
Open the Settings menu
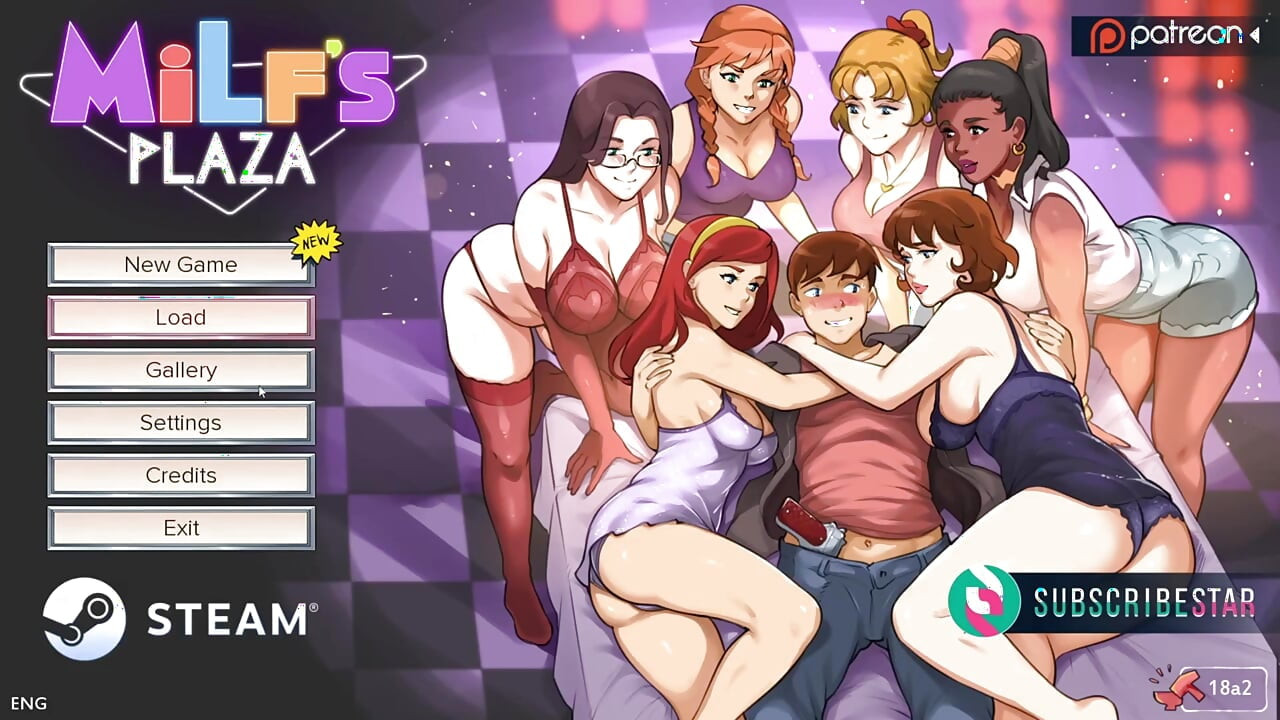pyautogui.click(x=180, y=422)
